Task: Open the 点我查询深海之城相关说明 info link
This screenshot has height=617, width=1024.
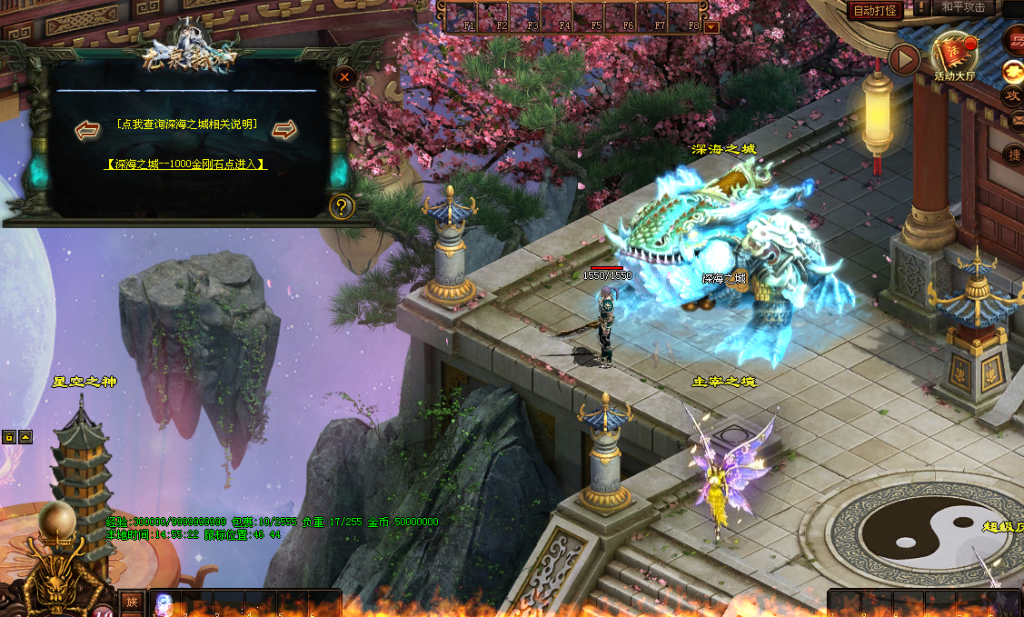Action: pyautogui.click(x=187, y=125)
